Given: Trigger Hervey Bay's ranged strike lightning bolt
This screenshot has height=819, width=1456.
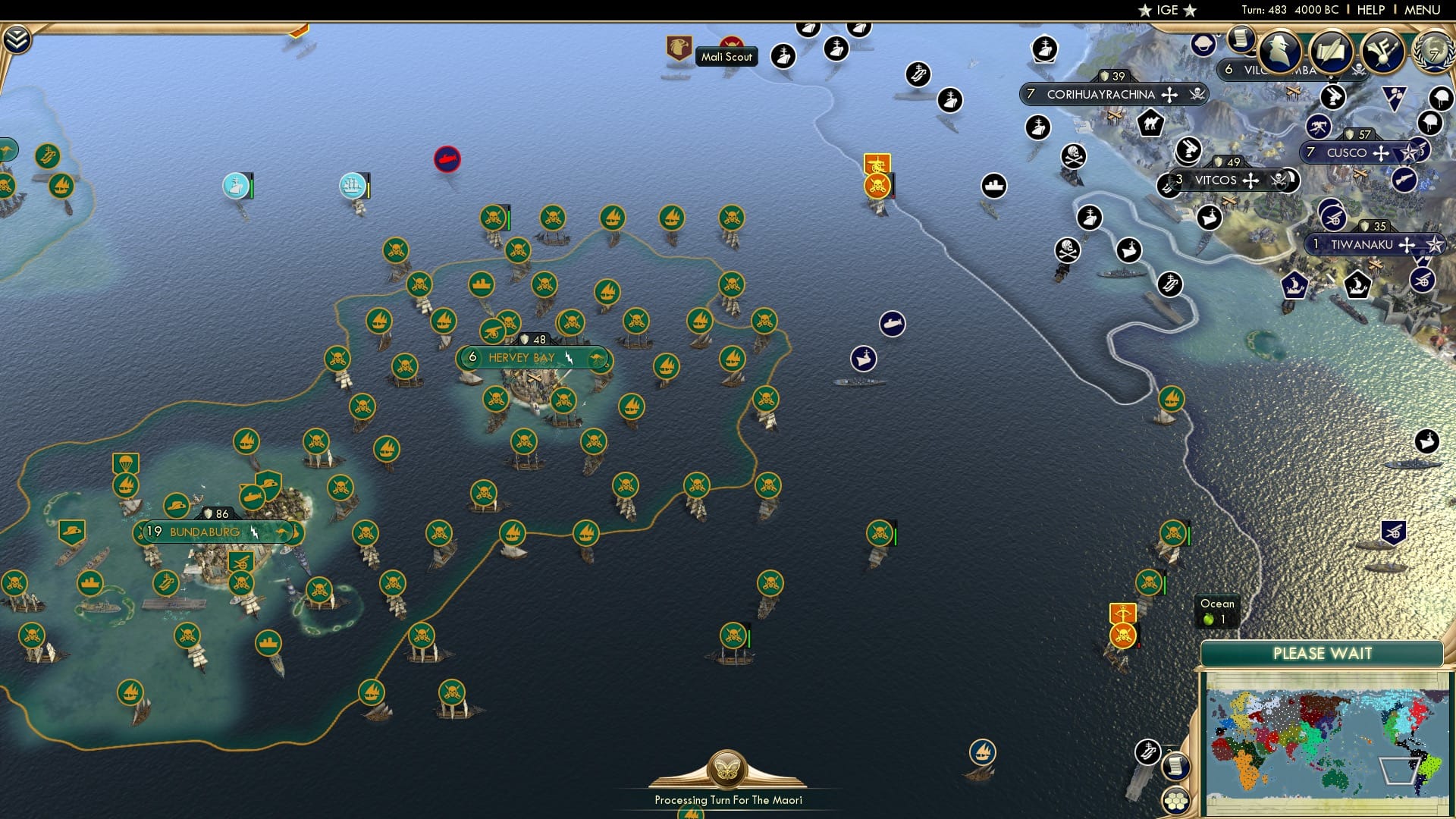Looking at the screenshot, I should tap(570, 356).
